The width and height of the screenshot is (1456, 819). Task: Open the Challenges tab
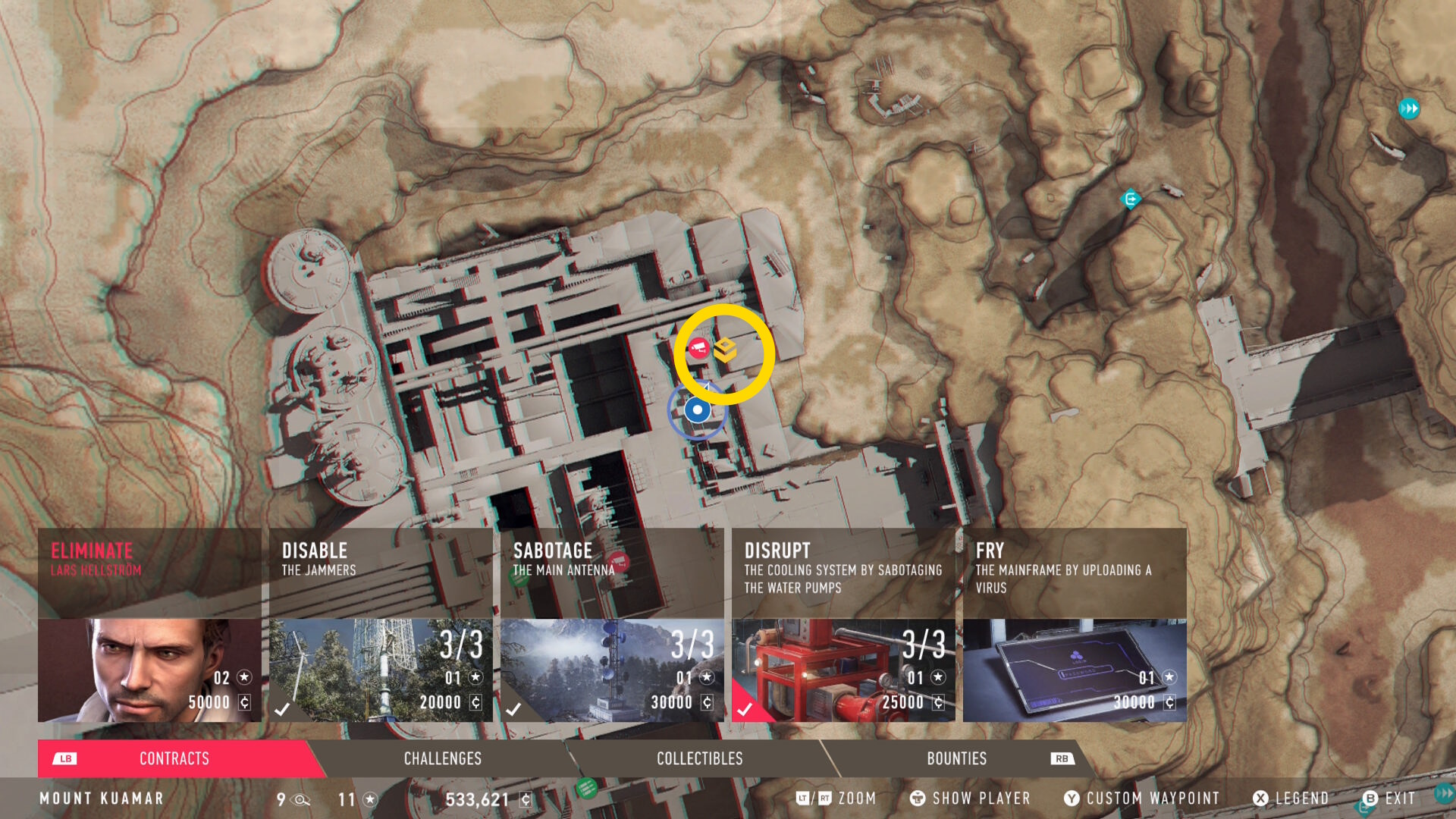click(443, 758)
